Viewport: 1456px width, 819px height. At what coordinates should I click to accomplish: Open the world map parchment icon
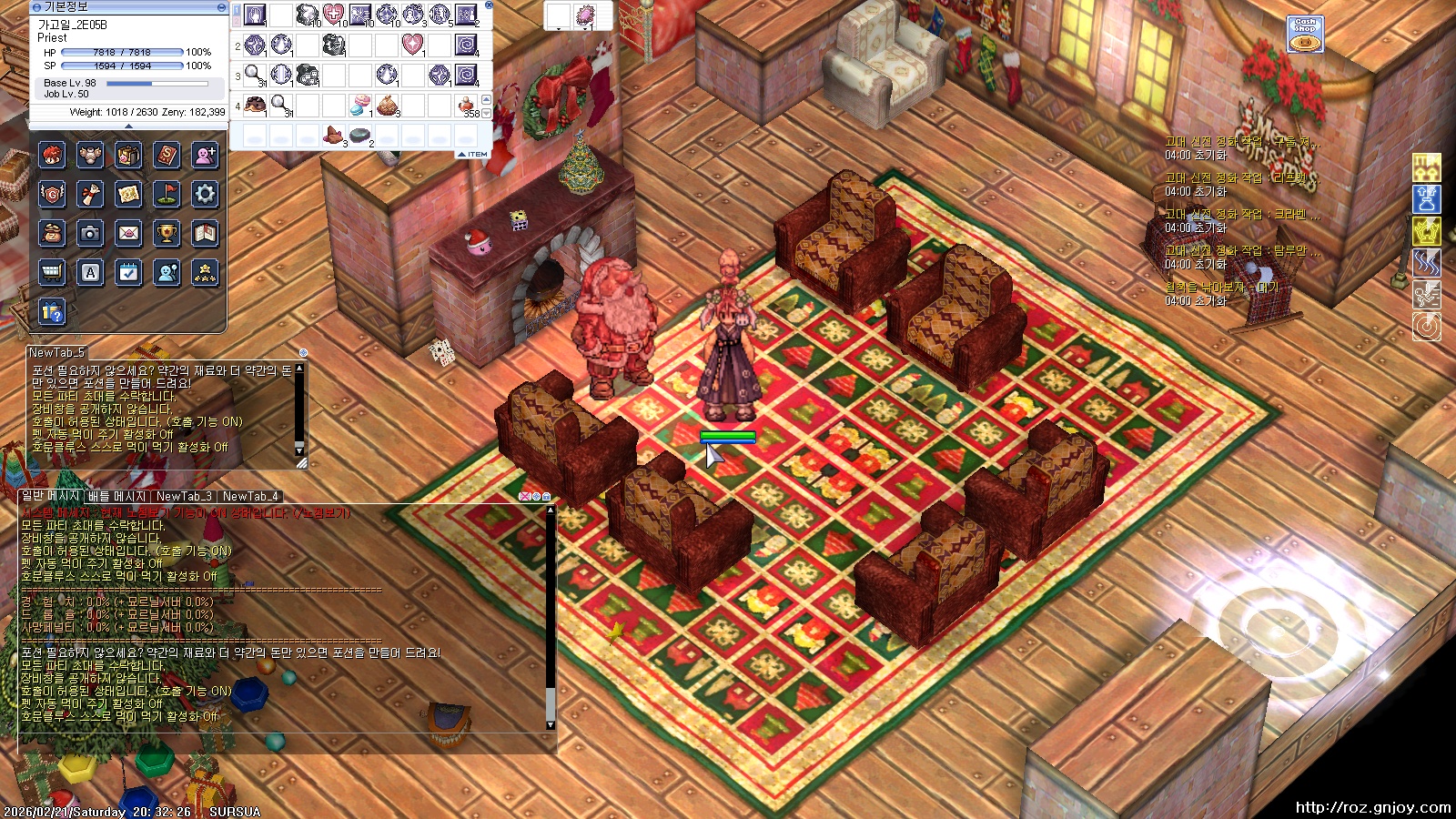pyautogui.click(x=128, y=195)
